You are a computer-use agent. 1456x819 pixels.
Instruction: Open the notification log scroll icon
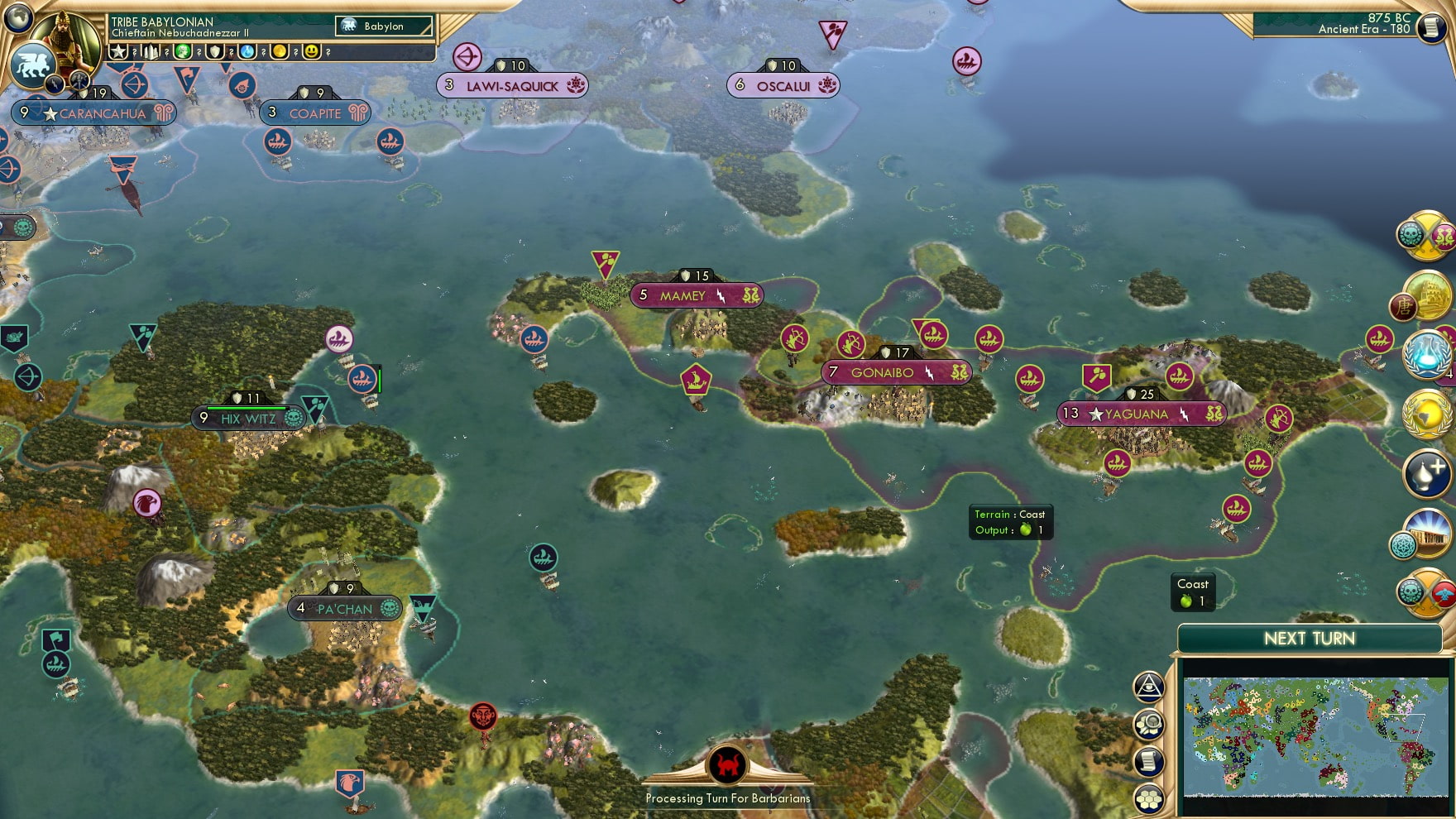(1148, 761)
